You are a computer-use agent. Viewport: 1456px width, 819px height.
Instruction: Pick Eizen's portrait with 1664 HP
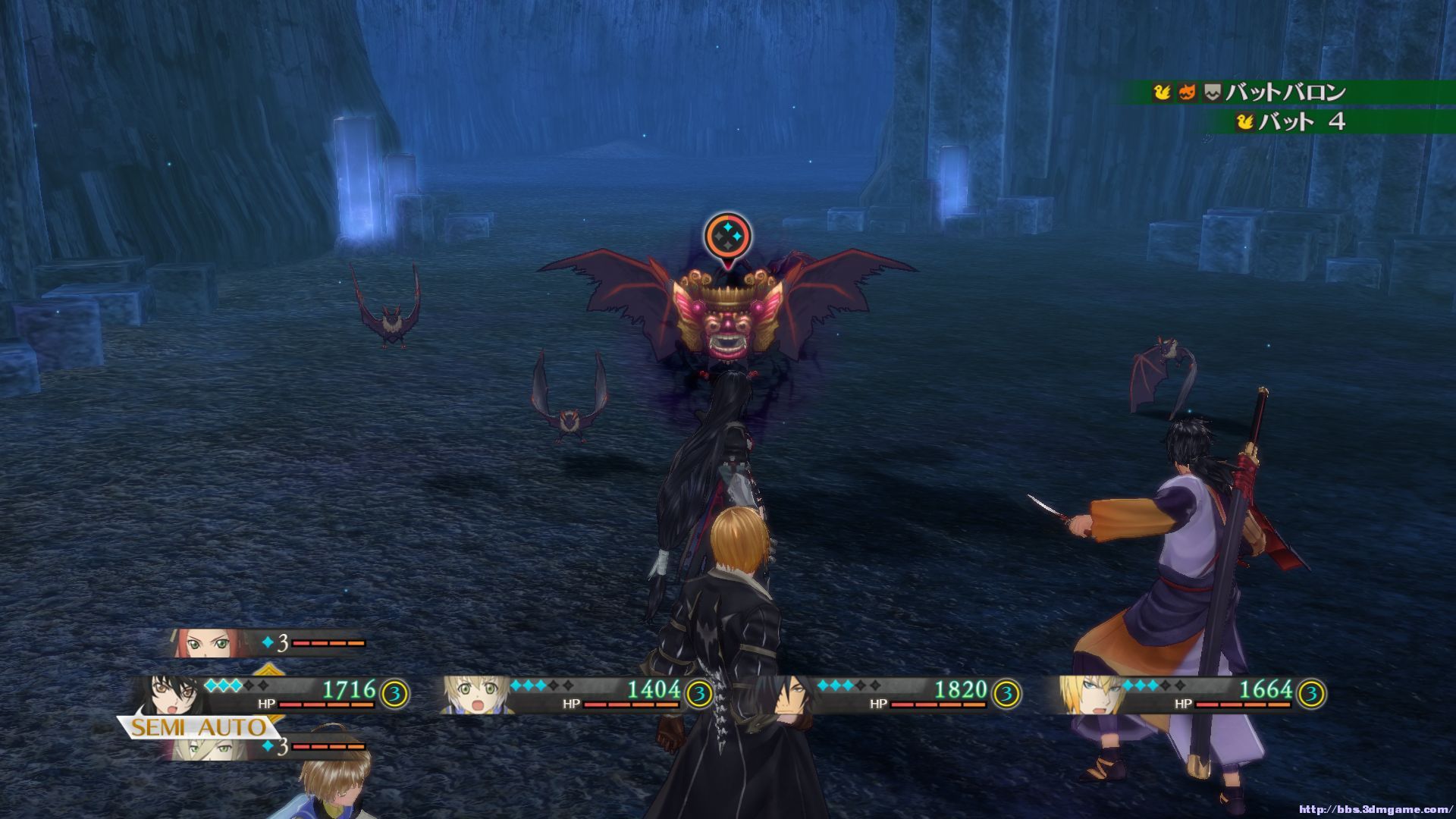(1087, 694)
